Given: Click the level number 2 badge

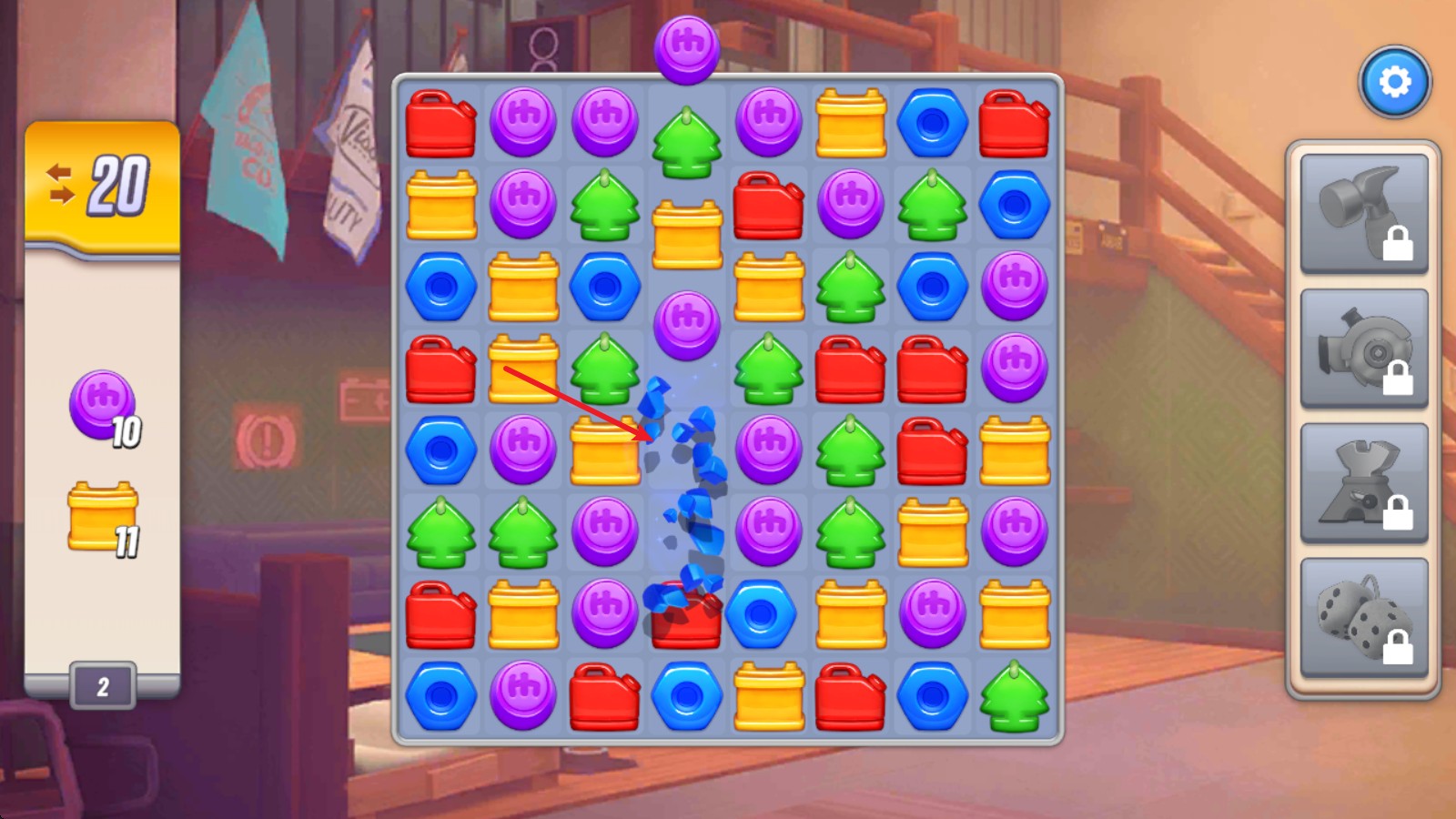Looking at the screenshot, I should (103, 686).
